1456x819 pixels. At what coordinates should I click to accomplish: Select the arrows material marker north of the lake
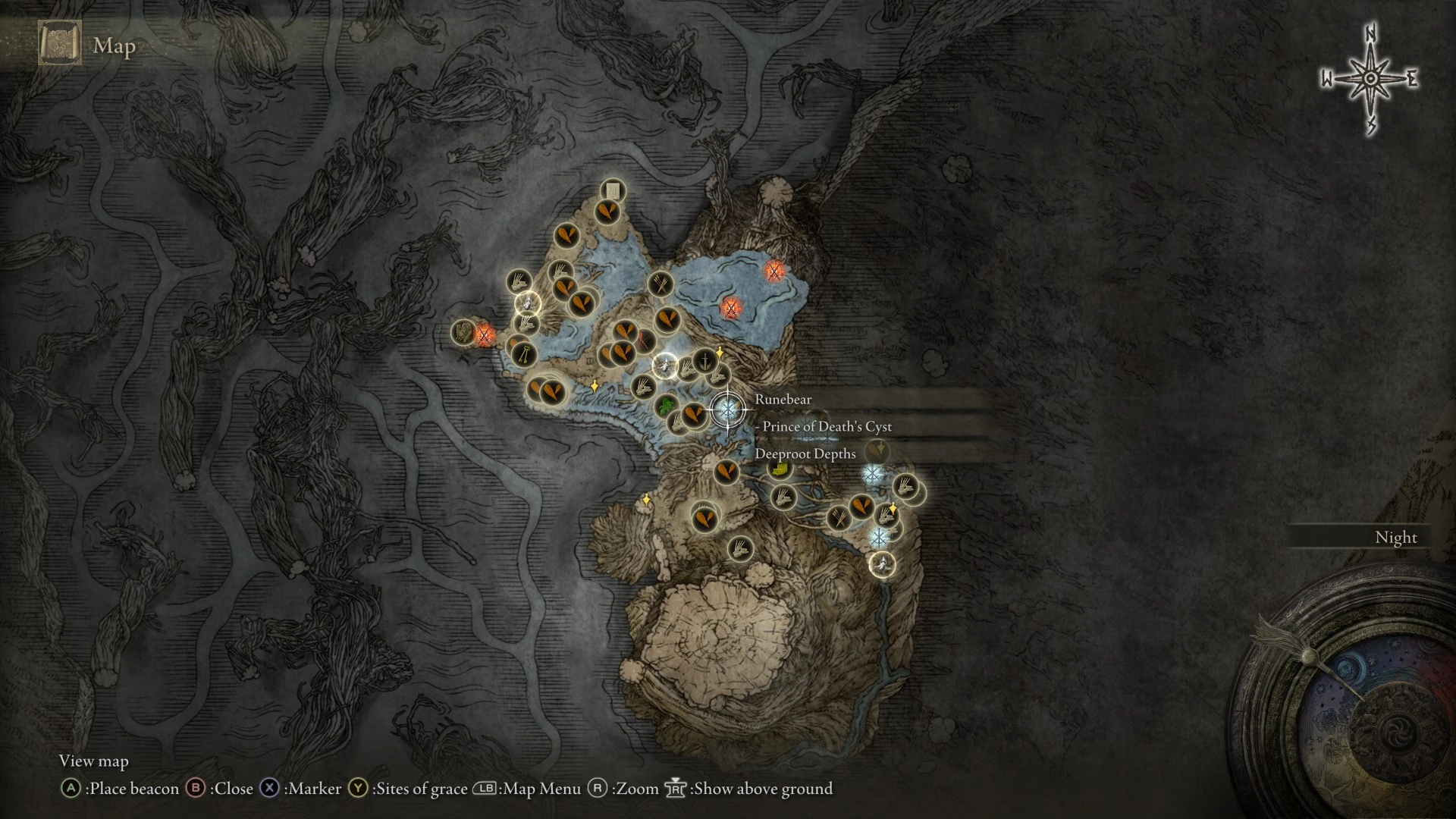[659, 284]
